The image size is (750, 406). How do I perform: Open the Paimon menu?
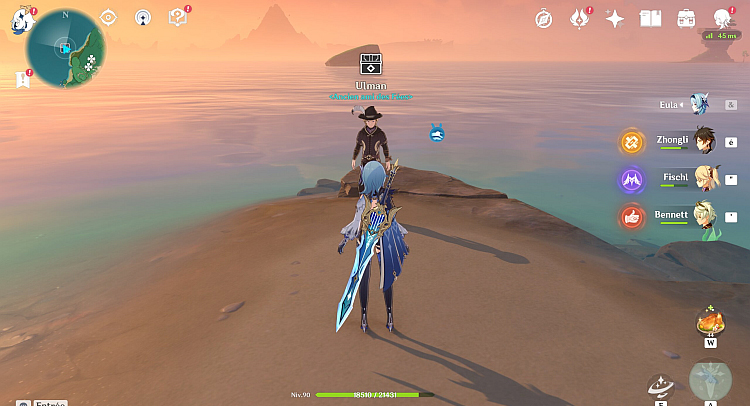(22, 22)
